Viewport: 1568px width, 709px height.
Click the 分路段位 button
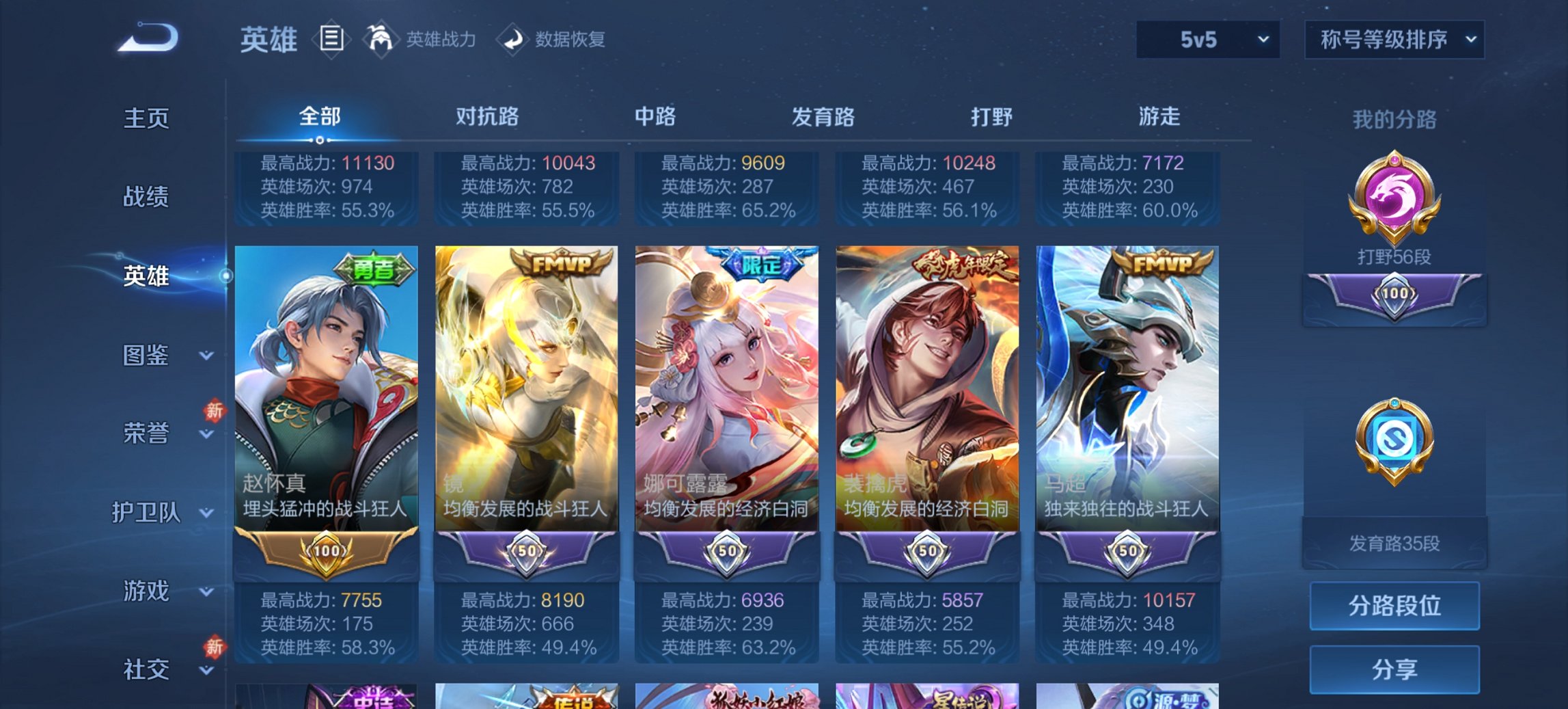coord(1394,606)
